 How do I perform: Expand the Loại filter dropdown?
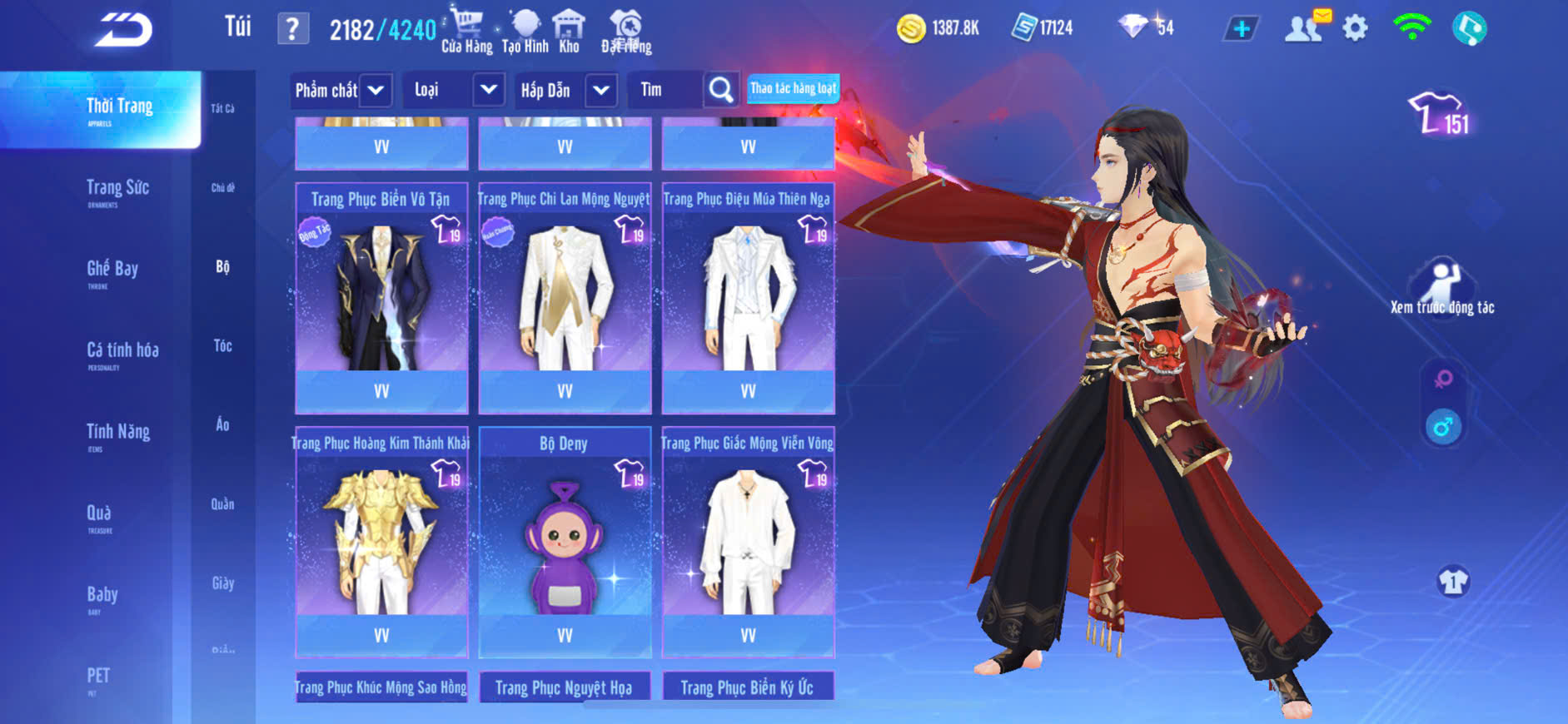point(489,90)
